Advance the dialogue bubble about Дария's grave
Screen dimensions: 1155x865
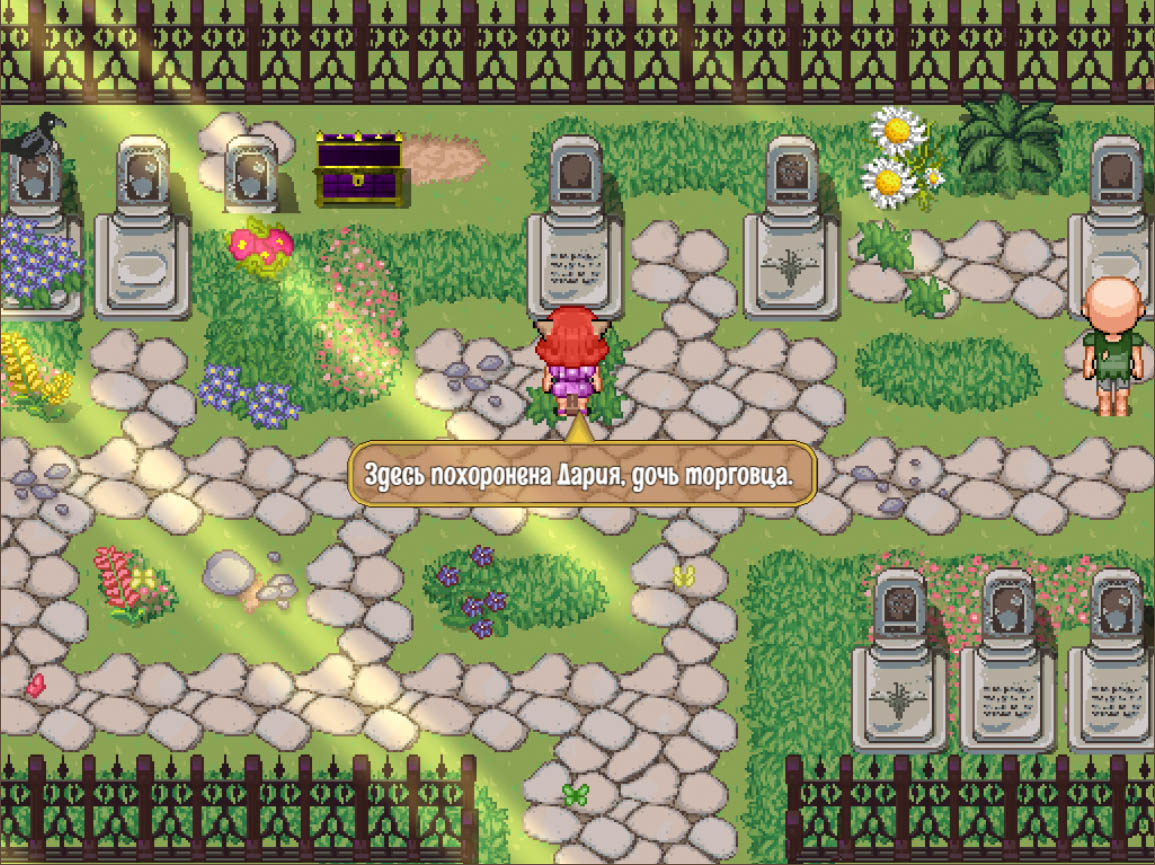582,474
